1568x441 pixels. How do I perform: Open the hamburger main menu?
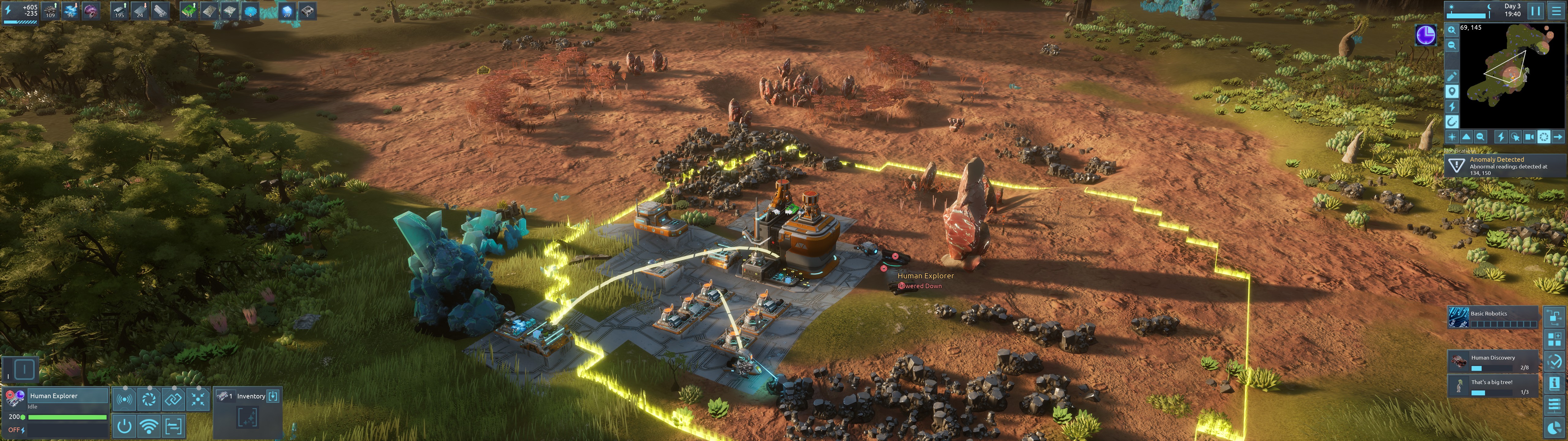pos(1556,11)
